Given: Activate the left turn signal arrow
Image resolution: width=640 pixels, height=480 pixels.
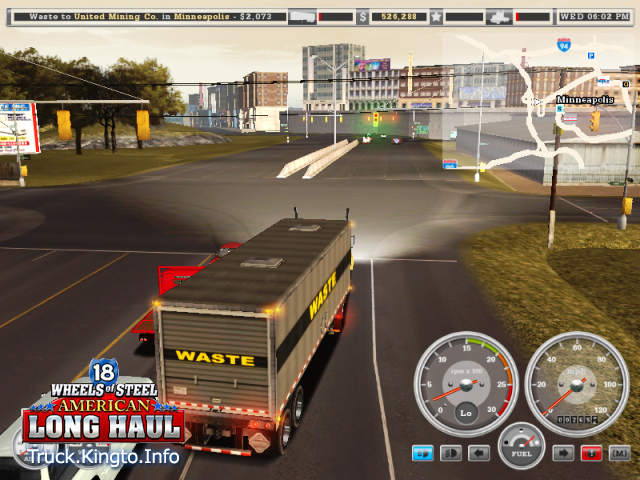Looking at the screenshot, I should tap(479, 453).
